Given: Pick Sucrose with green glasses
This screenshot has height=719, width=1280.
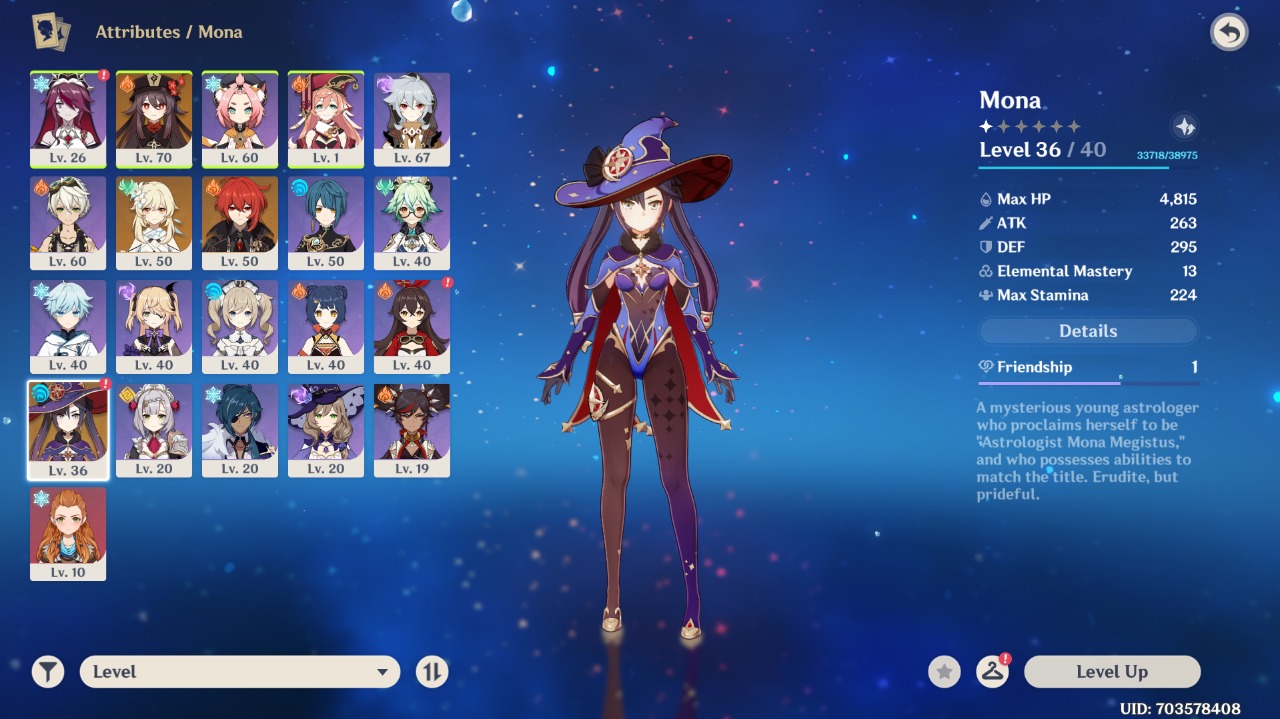Looking at the screenshot, I should coord(412,222).
